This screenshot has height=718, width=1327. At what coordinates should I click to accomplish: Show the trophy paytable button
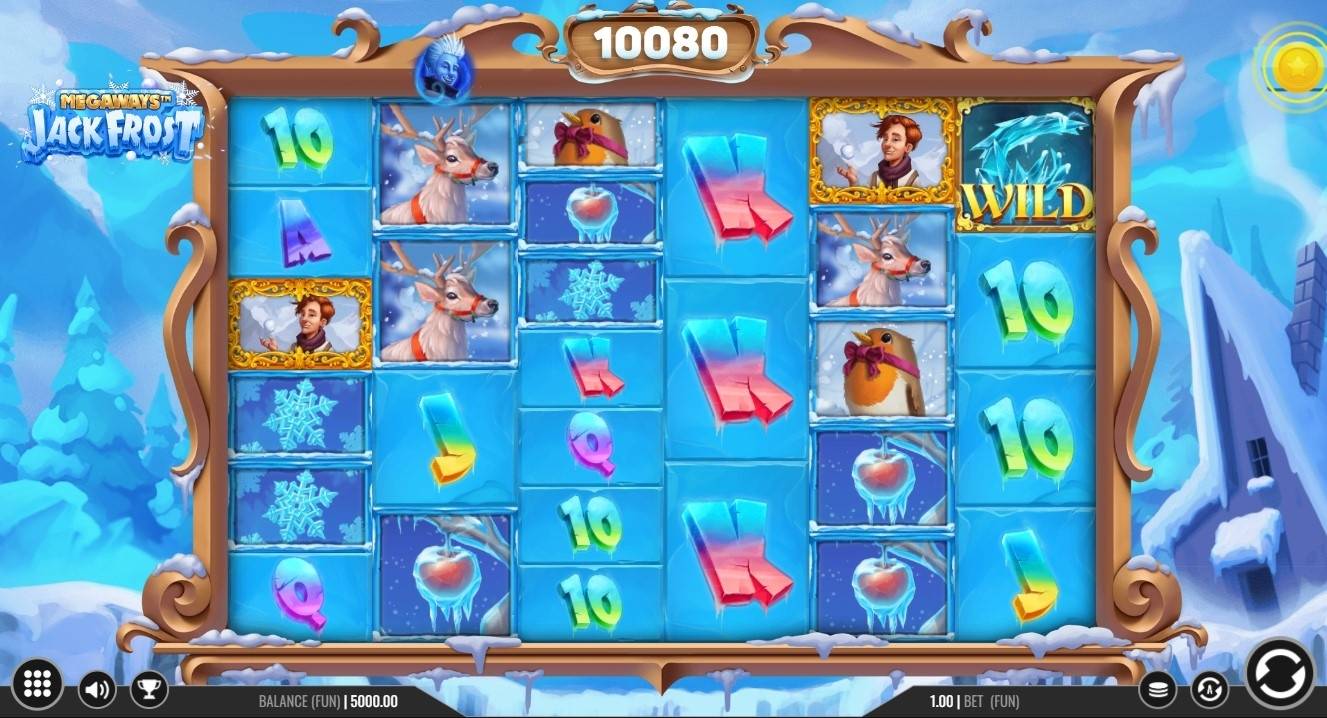coord(149,688)
